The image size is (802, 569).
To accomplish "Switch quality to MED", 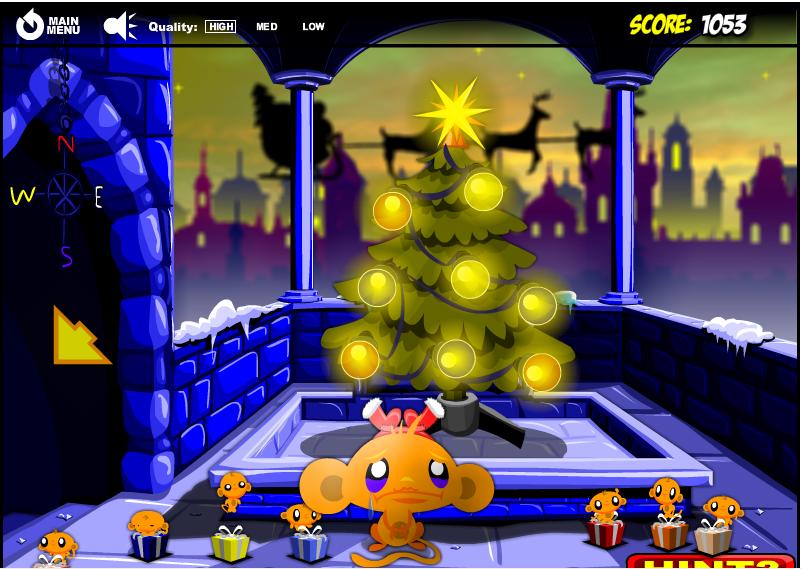I will [x=266, y=27].
